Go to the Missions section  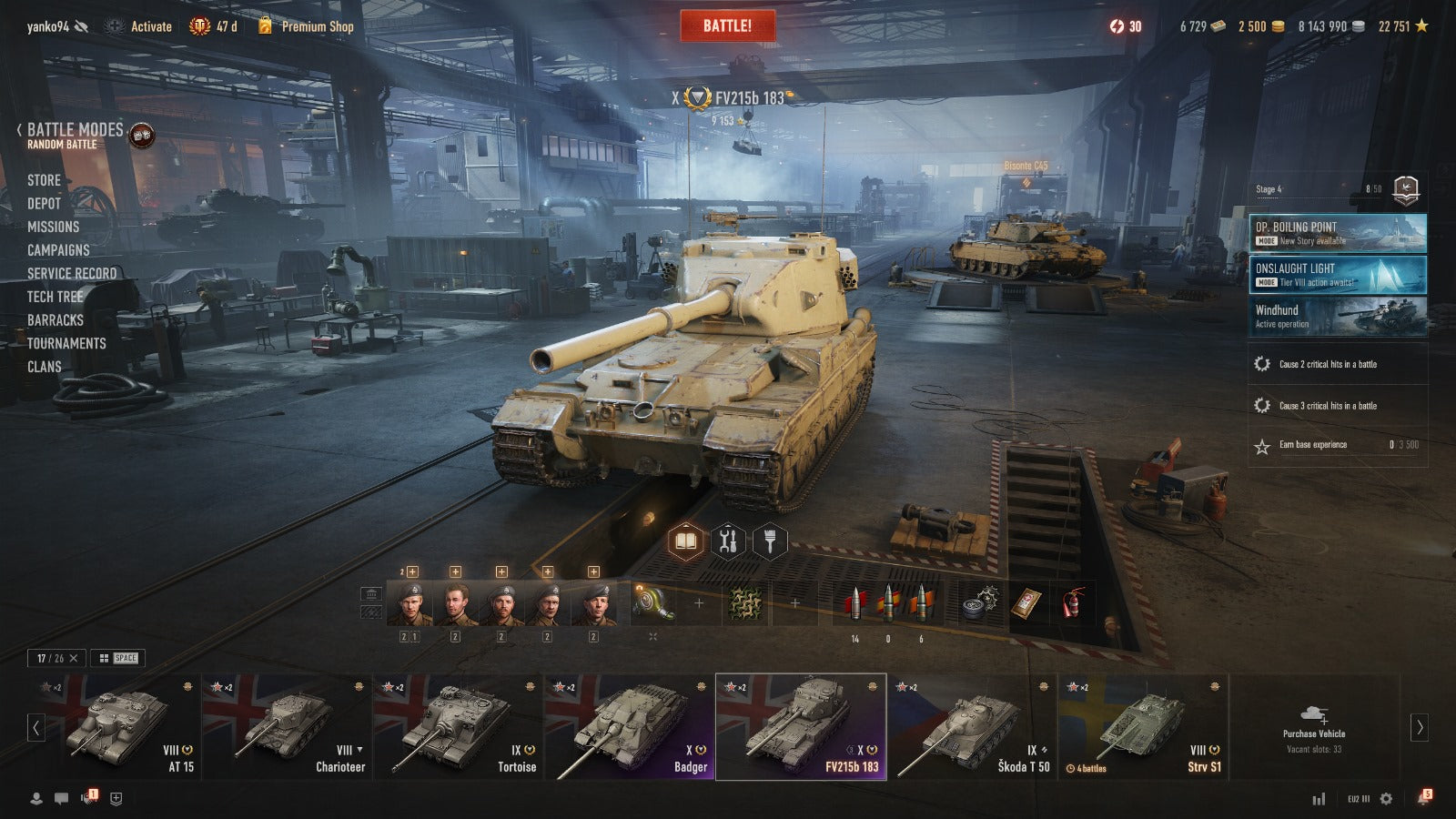tap(53, 227)
